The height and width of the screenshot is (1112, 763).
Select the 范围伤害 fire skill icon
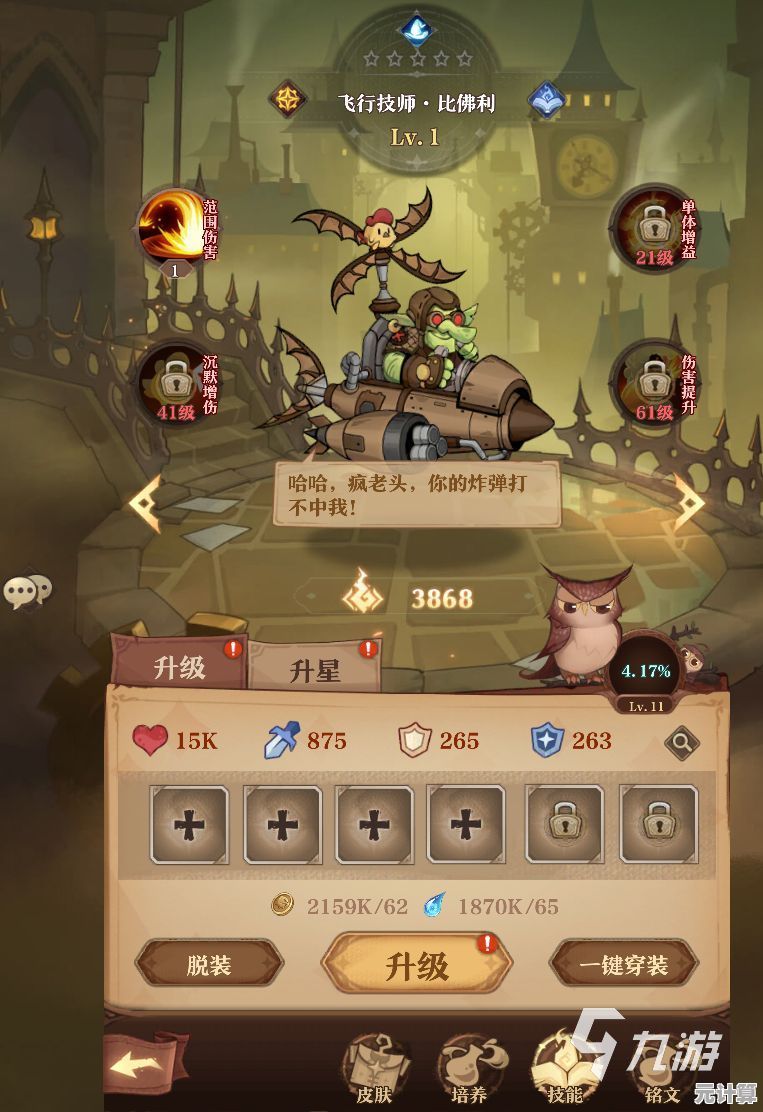tap(173, 227)
